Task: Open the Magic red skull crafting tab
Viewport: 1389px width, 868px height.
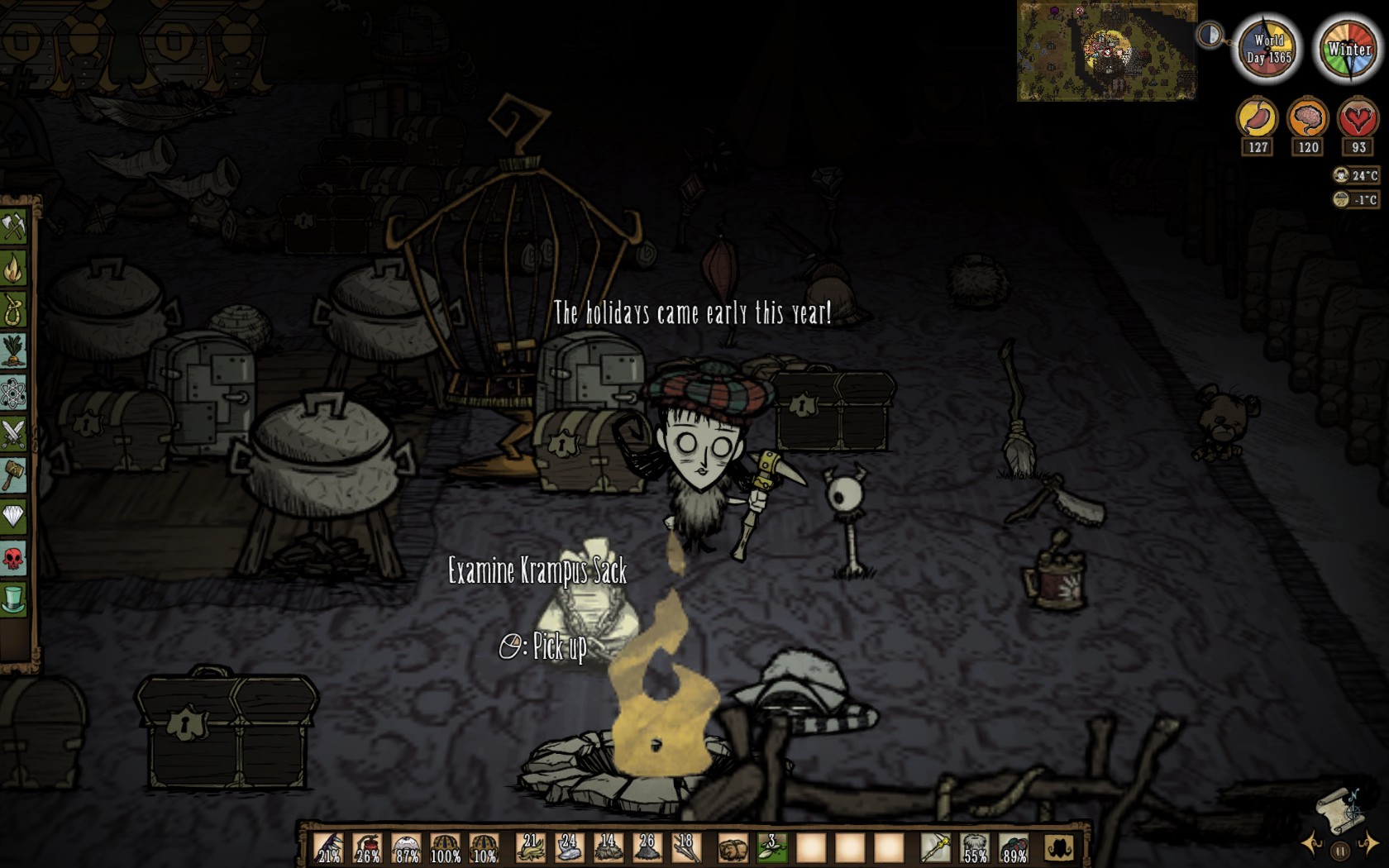Action: tap(14, 559)
